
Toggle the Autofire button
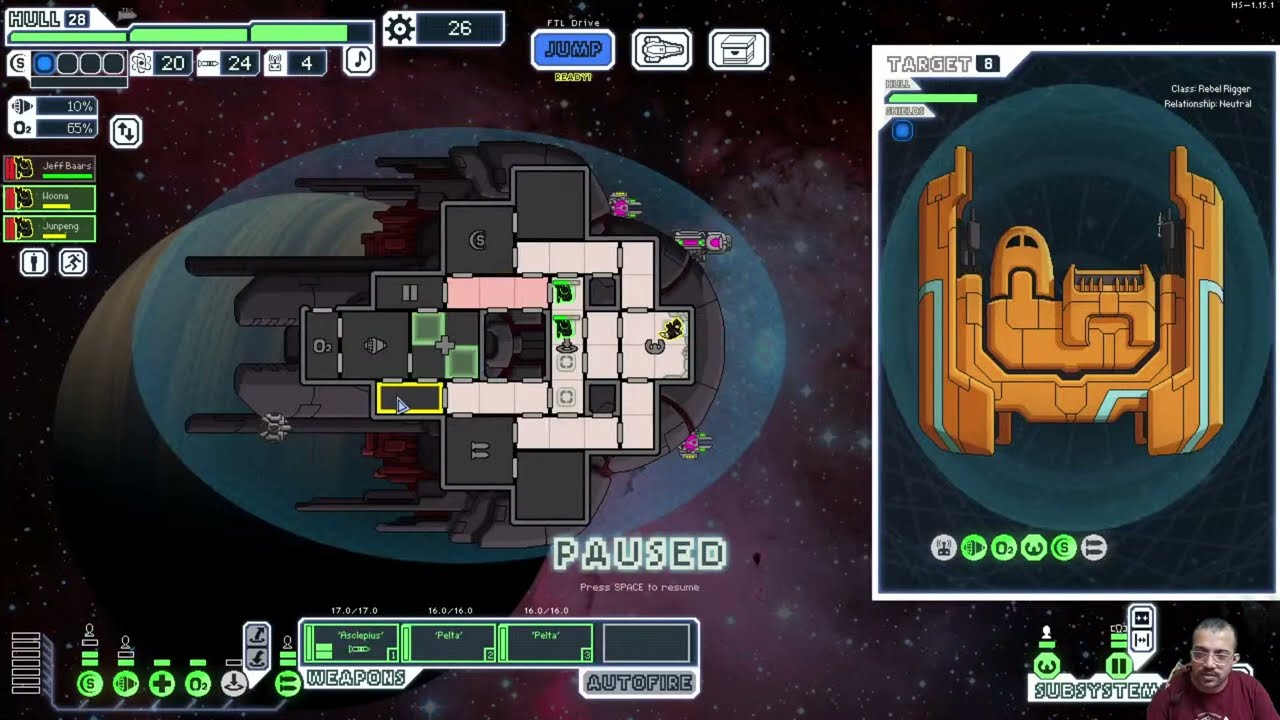639,683
